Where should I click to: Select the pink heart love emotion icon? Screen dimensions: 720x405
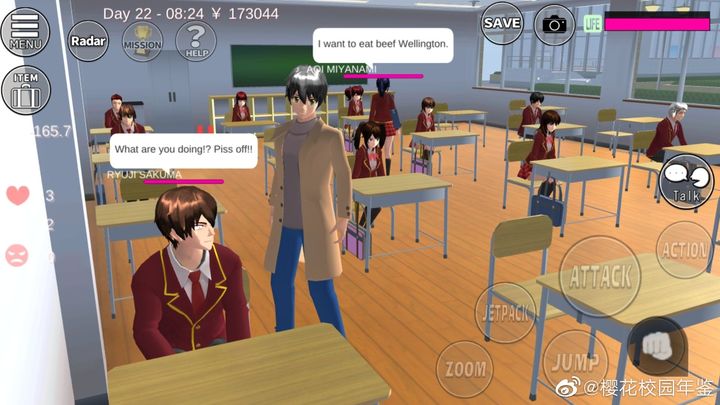18,195
